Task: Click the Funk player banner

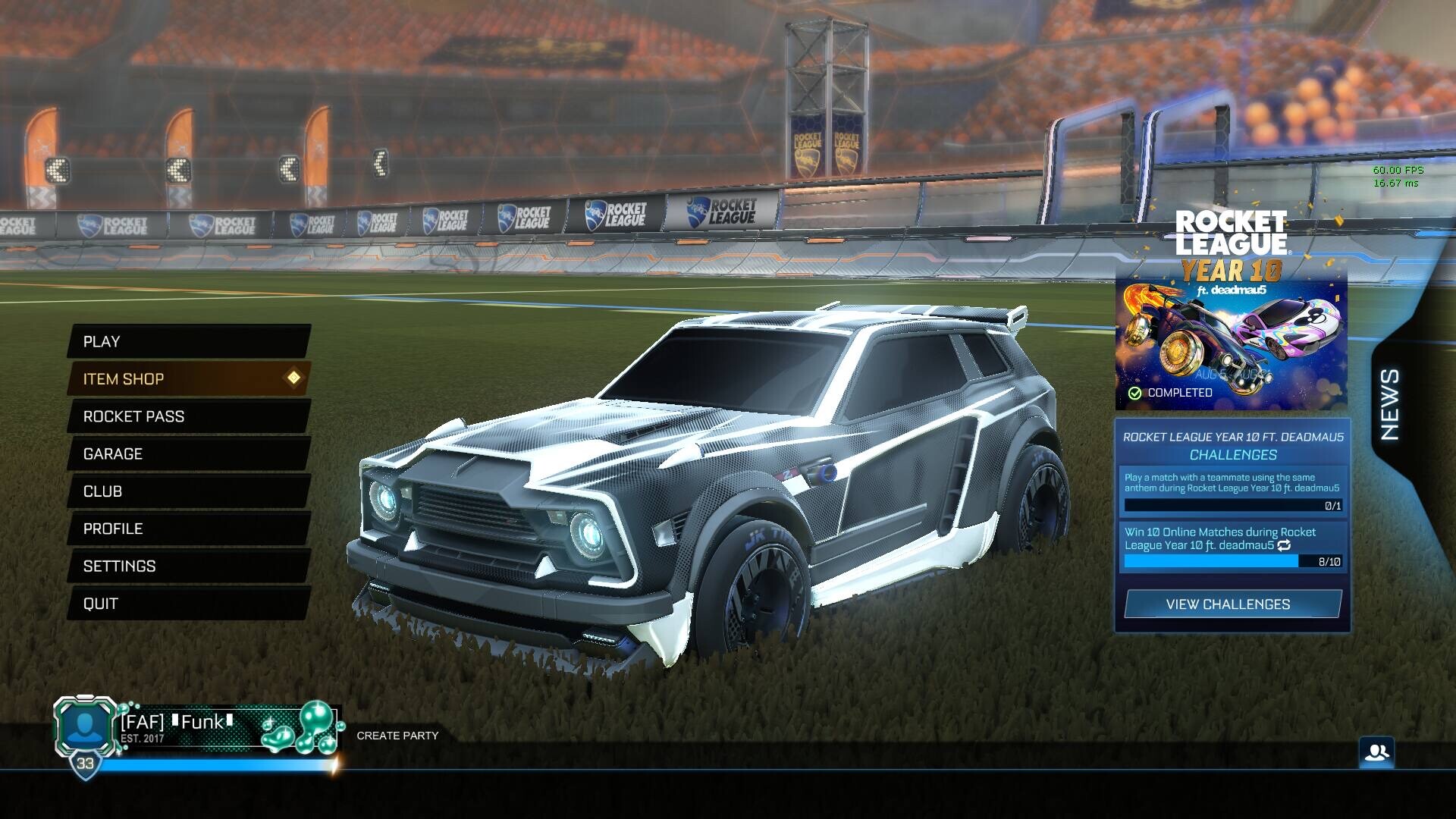Action: click(x=227, y=726)
